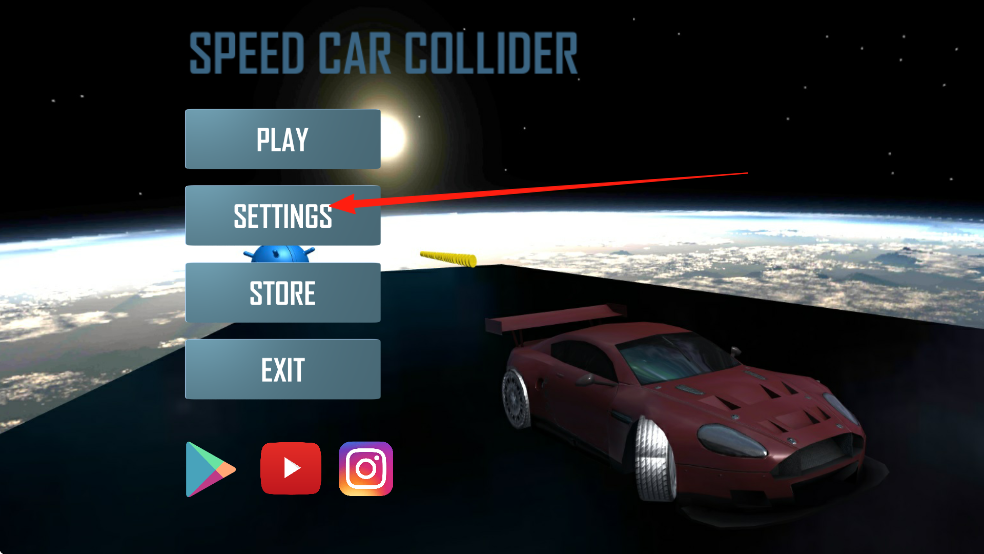Choose EXIT to quit the game

(x=283, y=369)
